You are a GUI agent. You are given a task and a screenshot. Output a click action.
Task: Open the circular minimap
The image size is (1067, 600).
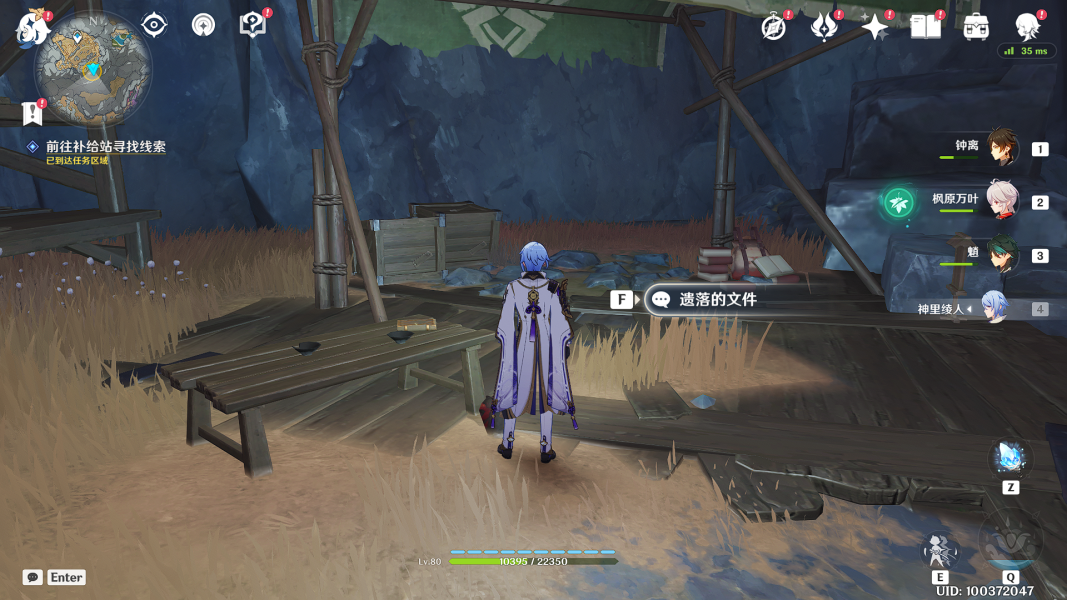(93, 68)
